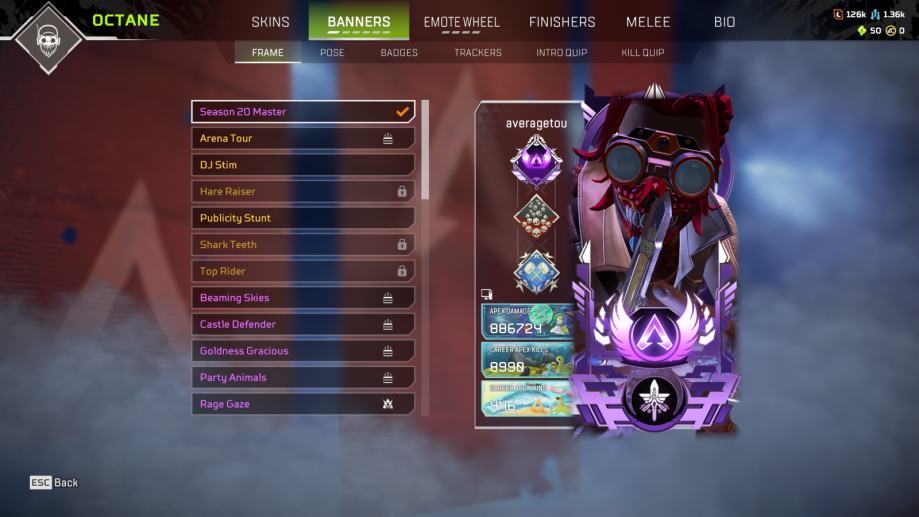
Task: Go to the Melee tab
Action: tap(648, 22)
